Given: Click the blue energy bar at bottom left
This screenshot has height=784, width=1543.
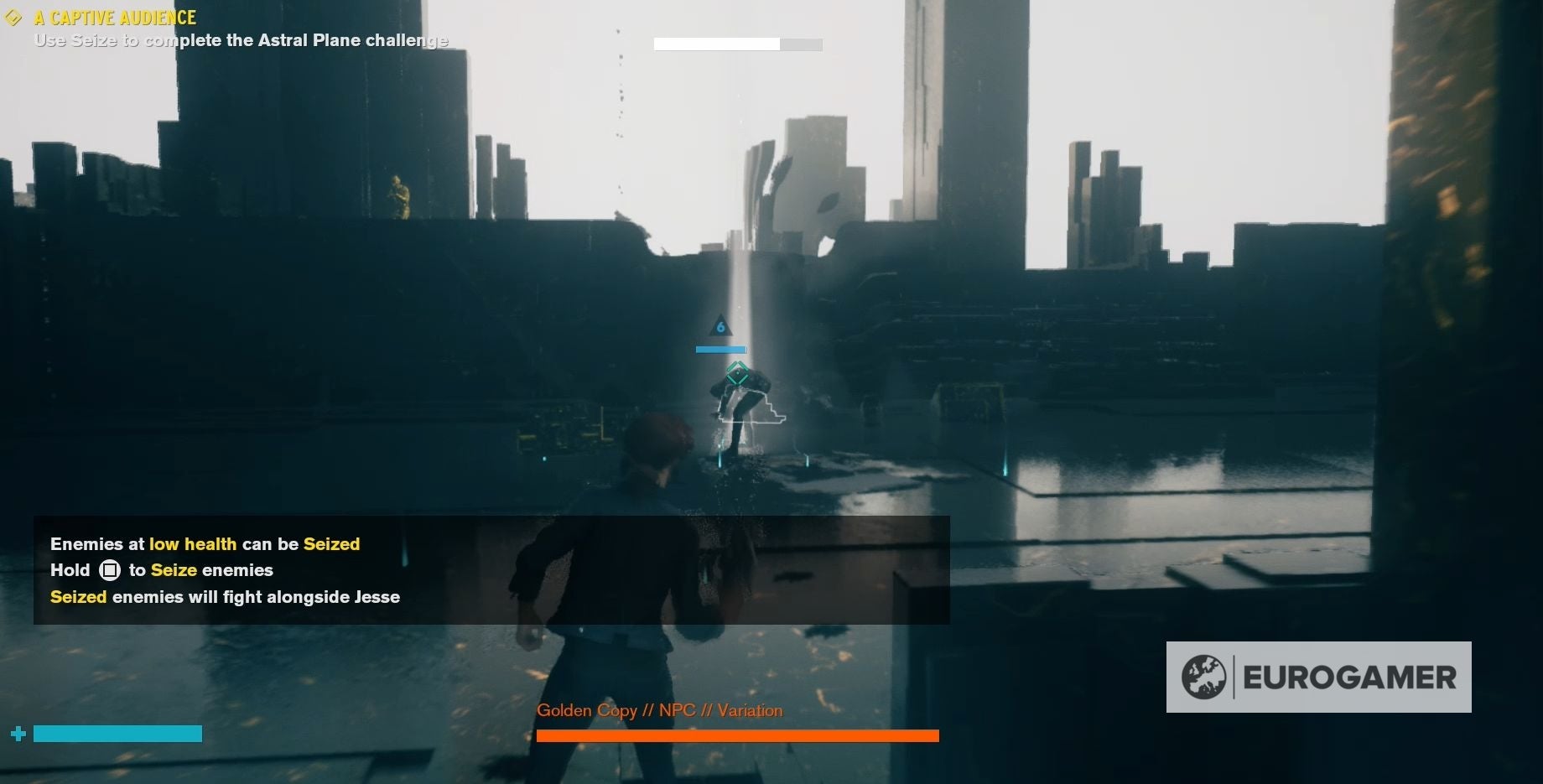Looking at the screenshot, I should [x=117, y=733].
